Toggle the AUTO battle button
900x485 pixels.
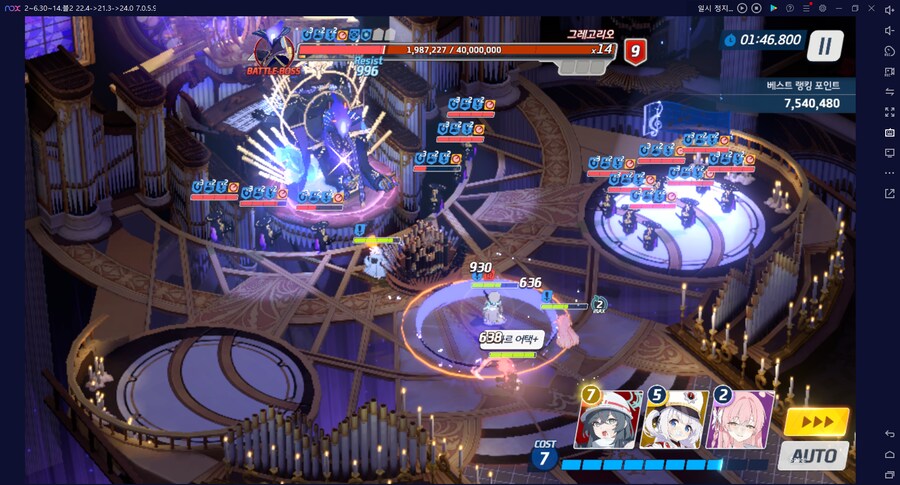click(813, 456)
